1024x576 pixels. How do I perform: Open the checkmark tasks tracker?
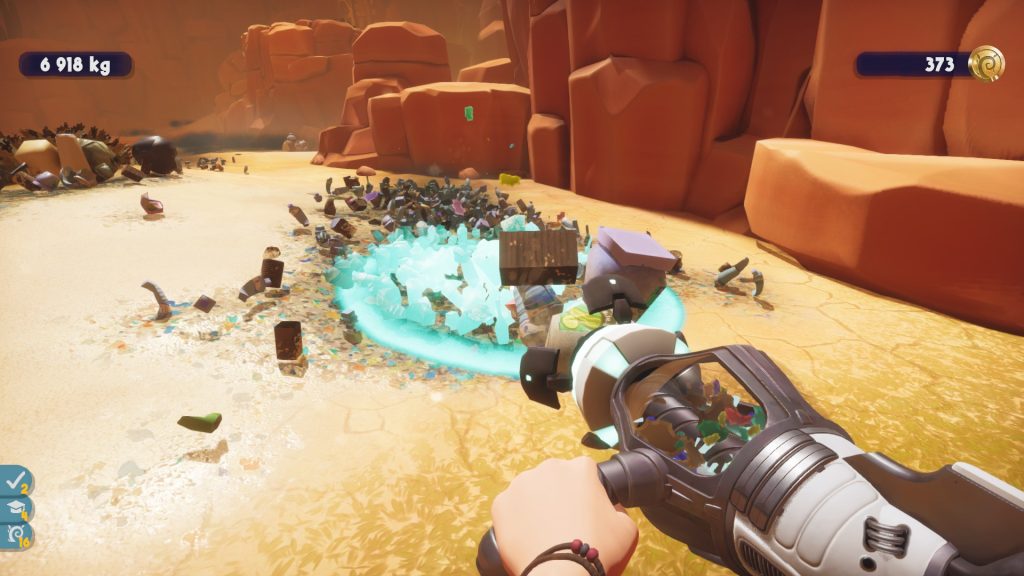[15, 481]
